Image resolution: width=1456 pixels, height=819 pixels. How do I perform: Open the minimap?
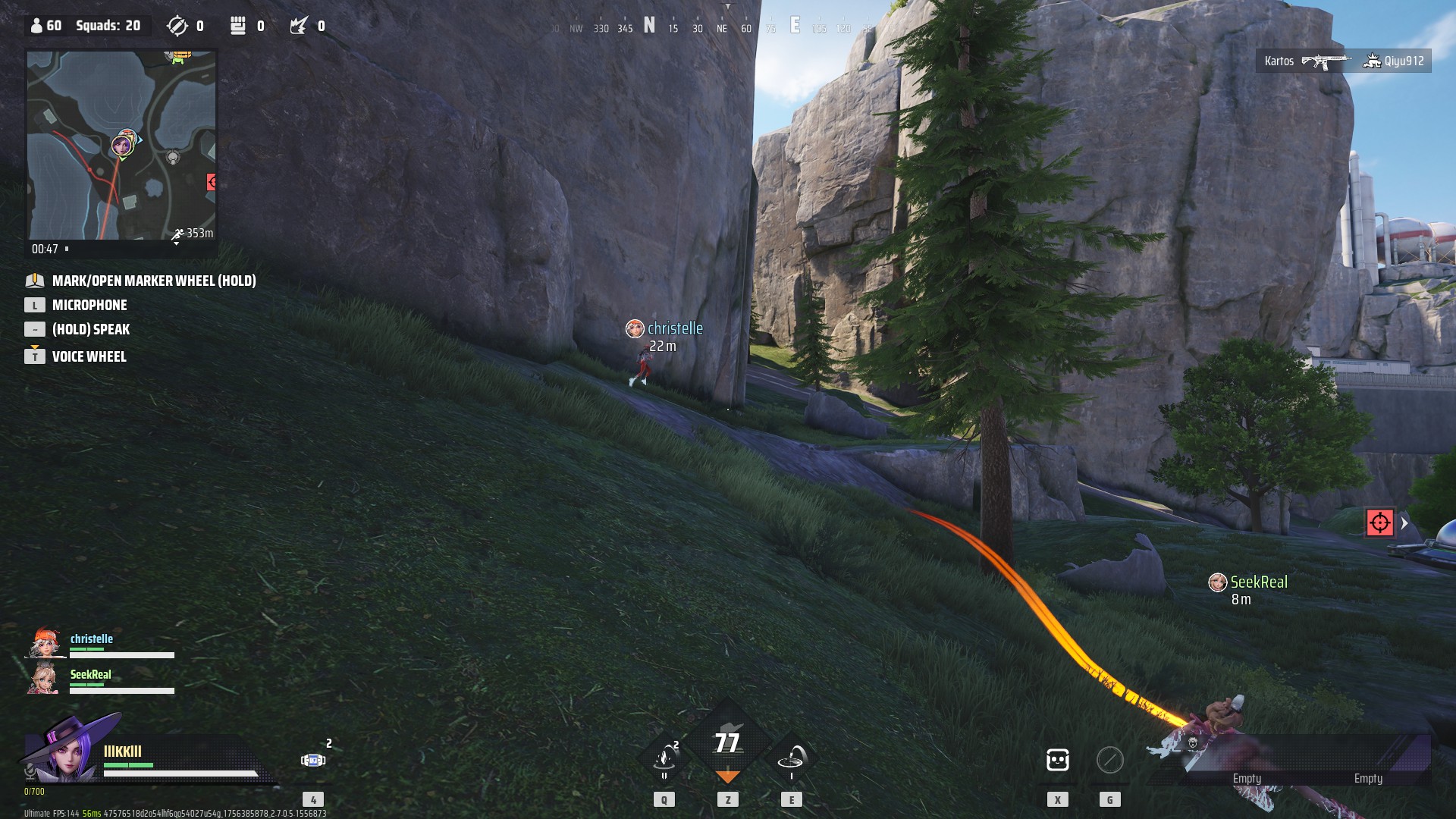[121, 145]
